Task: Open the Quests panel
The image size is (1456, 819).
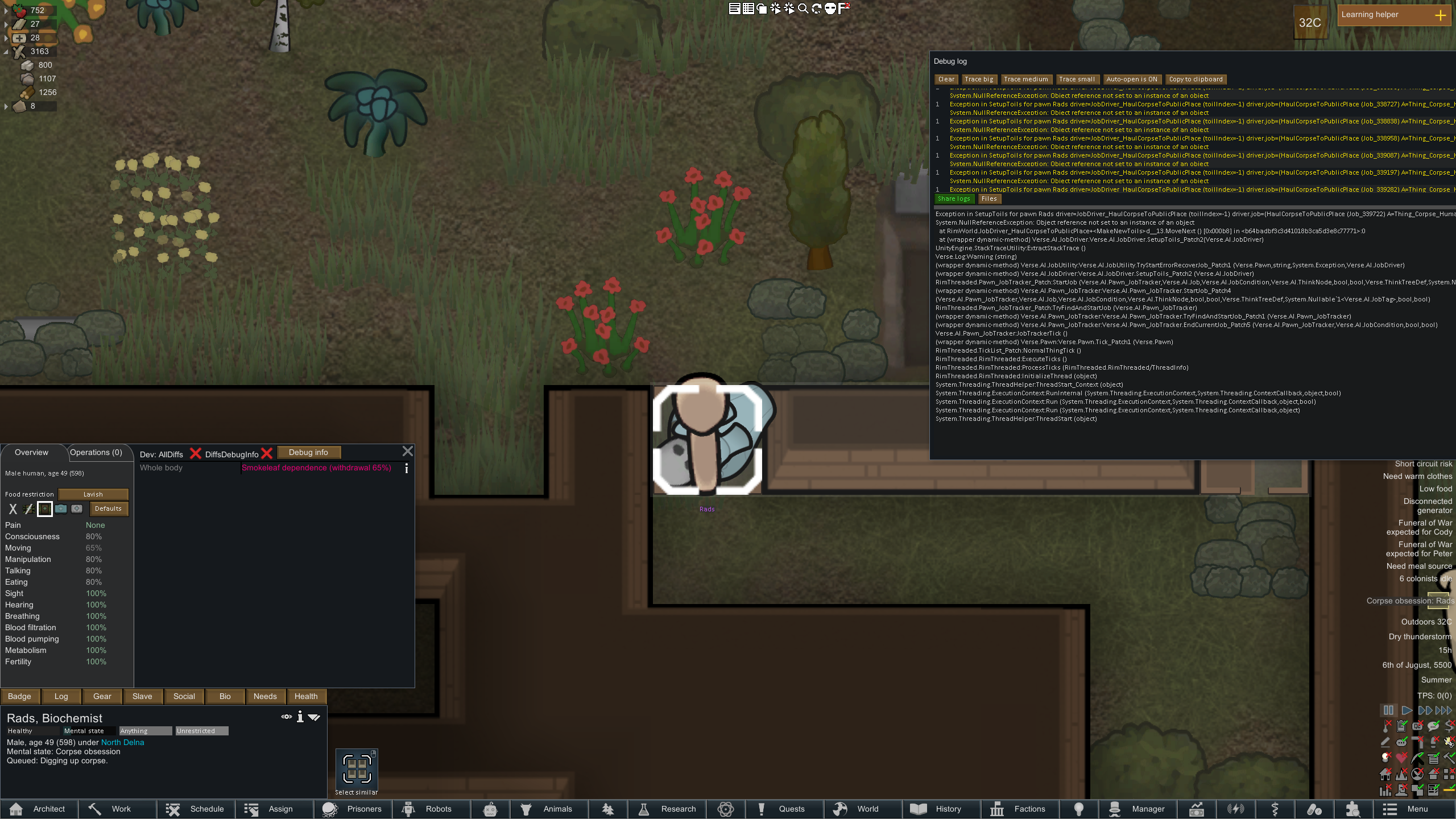Action: pos(784,809)
